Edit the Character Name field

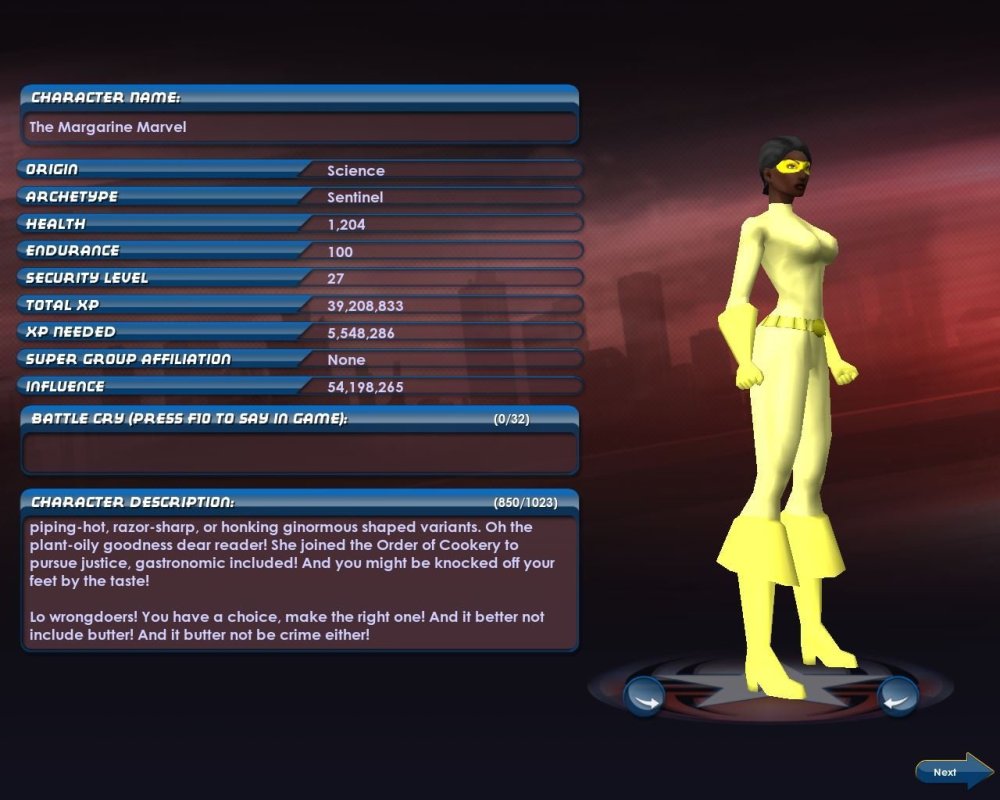[x=299, y=128]
